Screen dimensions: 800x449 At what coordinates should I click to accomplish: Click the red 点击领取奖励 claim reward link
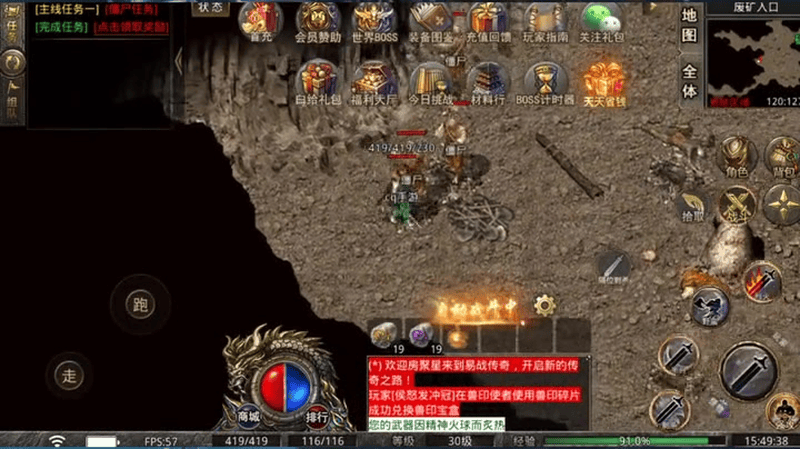131,27
